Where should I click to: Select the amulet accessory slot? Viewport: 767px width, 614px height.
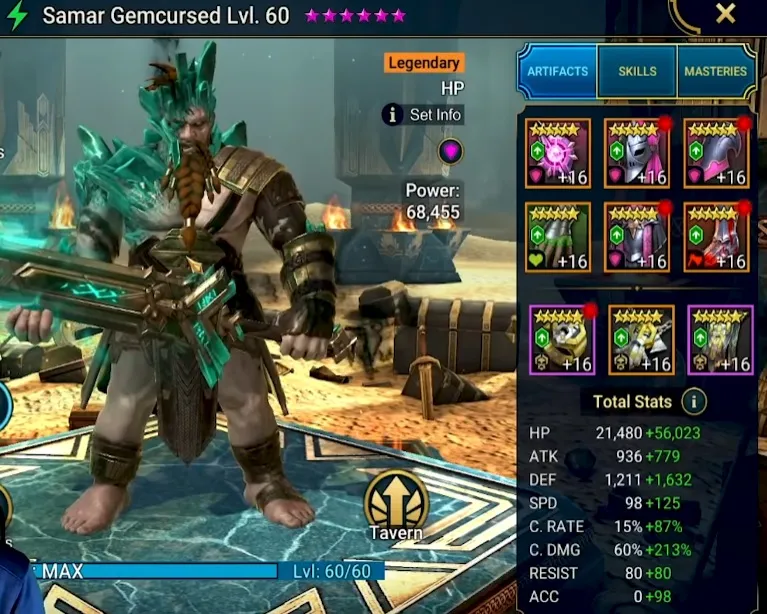pyautogui.click(x=641, y=340)
